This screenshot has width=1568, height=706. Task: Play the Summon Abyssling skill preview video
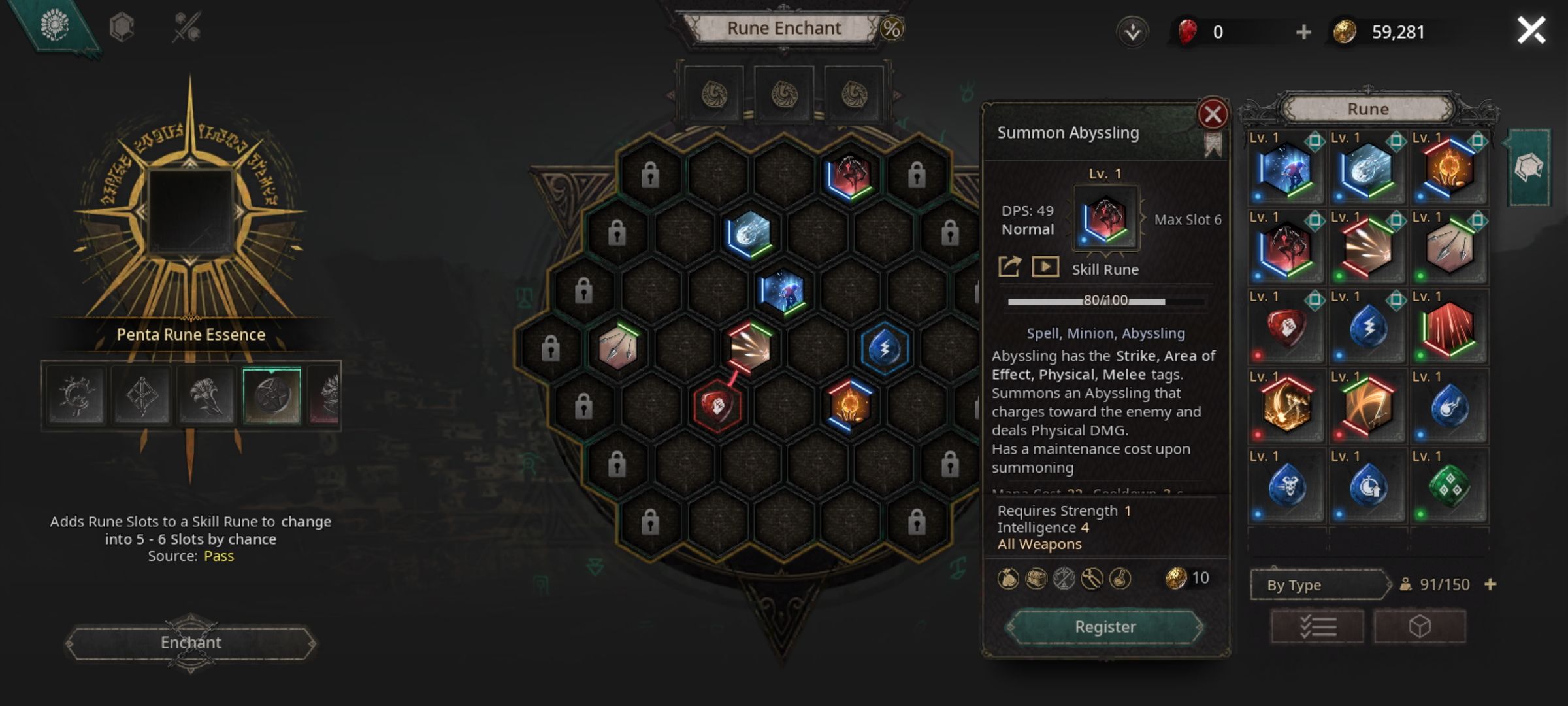coord(1046,267)
